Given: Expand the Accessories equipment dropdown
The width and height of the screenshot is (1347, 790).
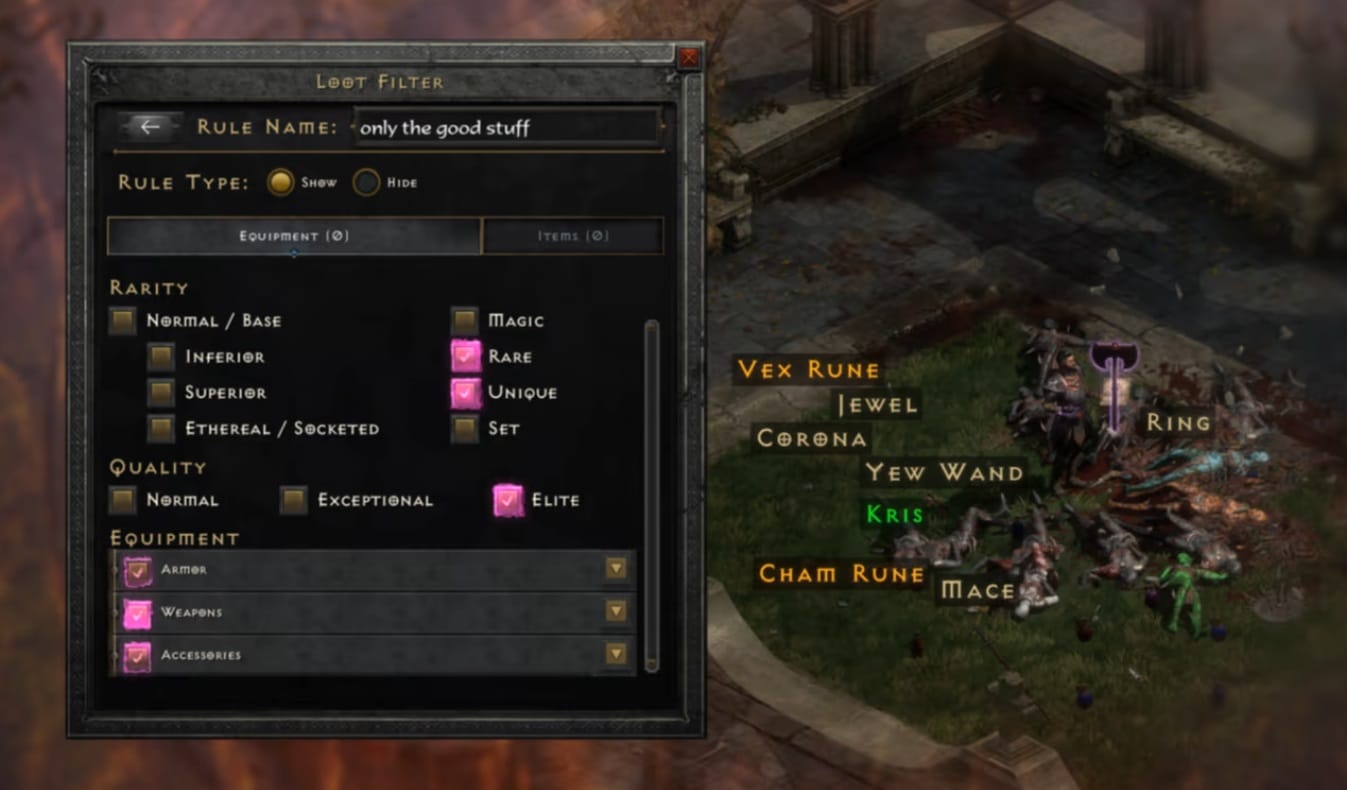Looking at the screenshot, I should pyautogui.click(x=616, y=655).
